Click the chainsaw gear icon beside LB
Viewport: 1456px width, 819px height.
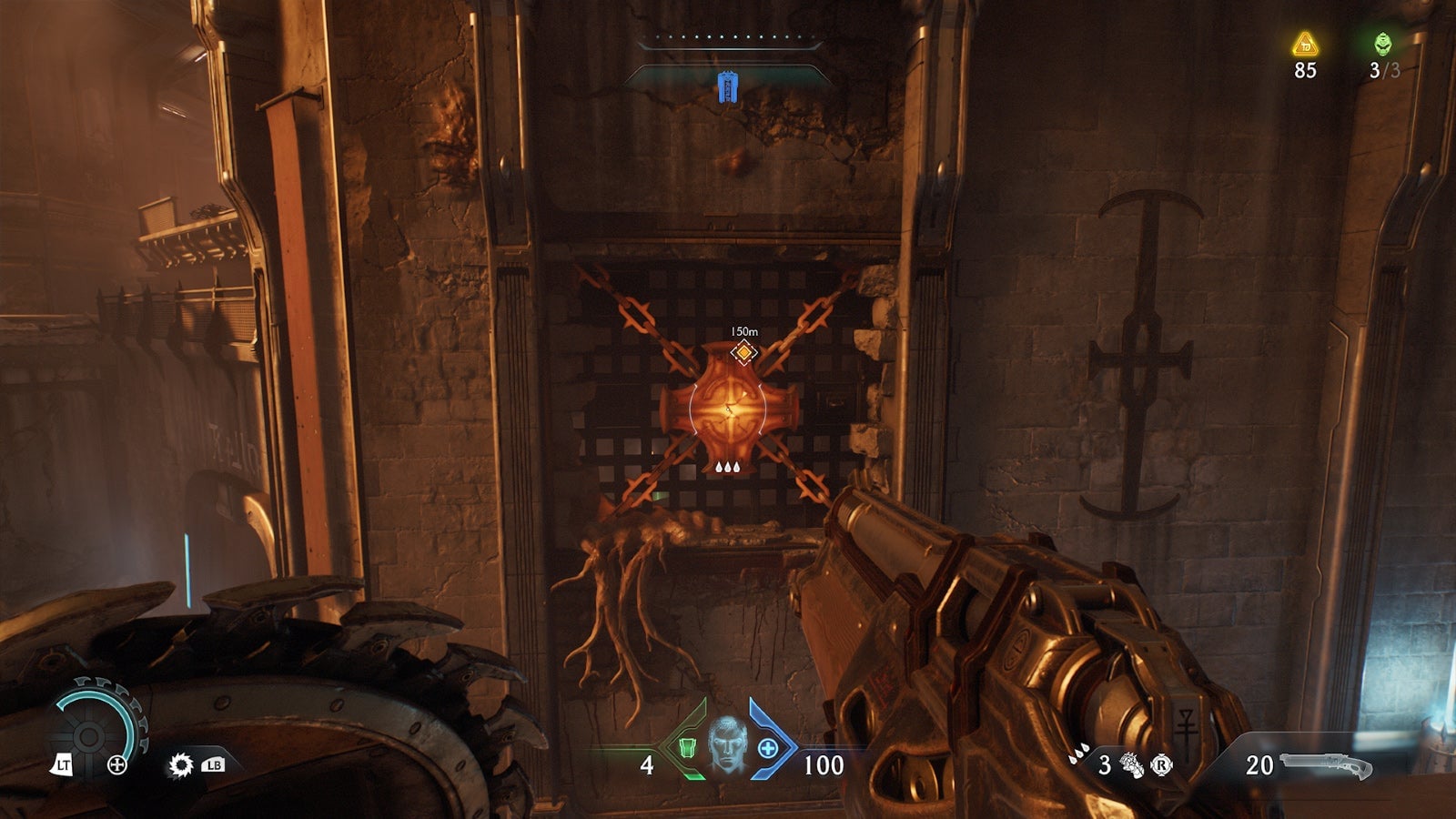pyautogui.click(x=180, y=765)
